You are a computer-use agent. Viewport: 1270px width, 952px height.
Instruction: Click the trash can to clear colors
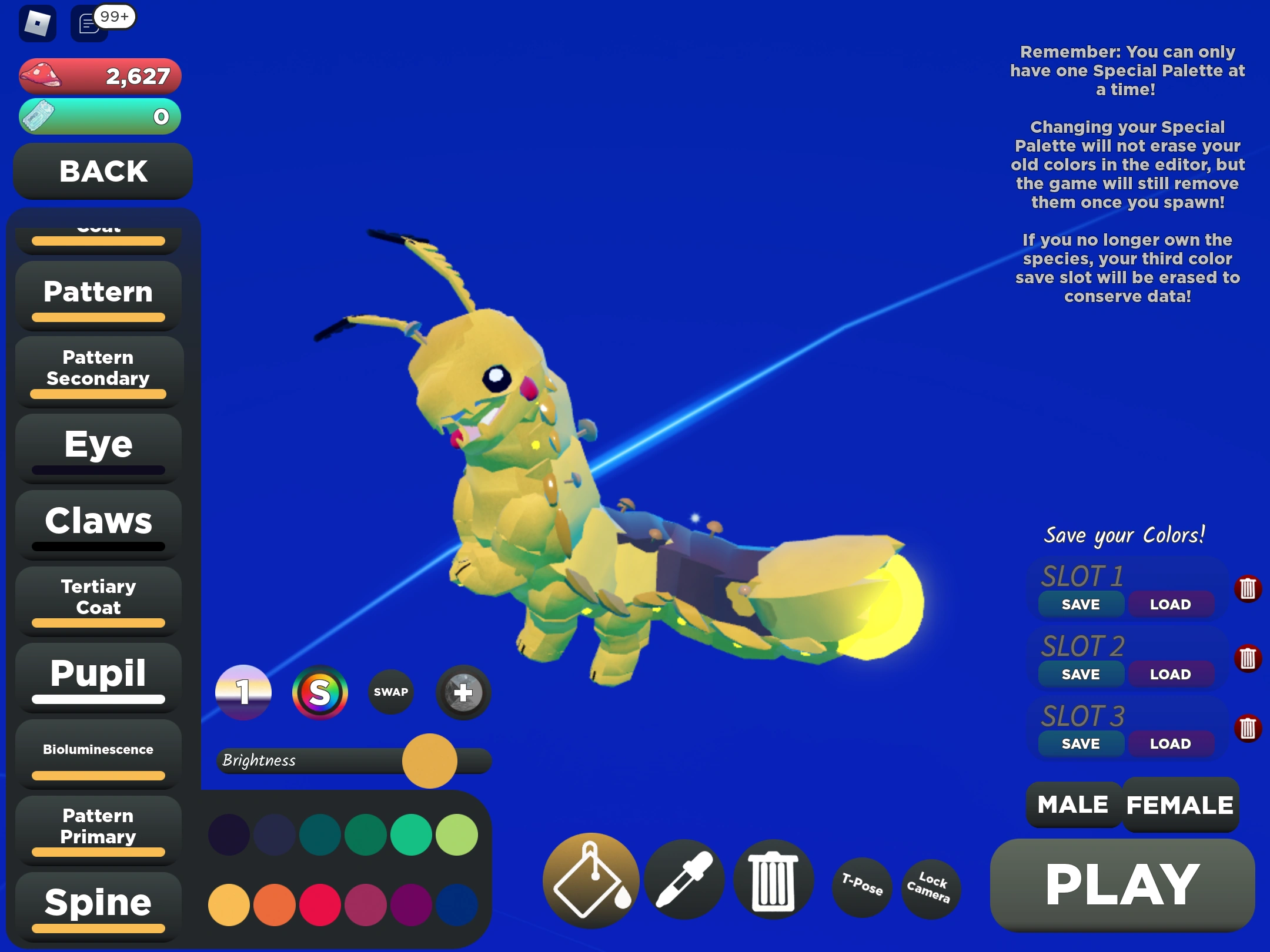pyautogui.click(x=773, y=881)
